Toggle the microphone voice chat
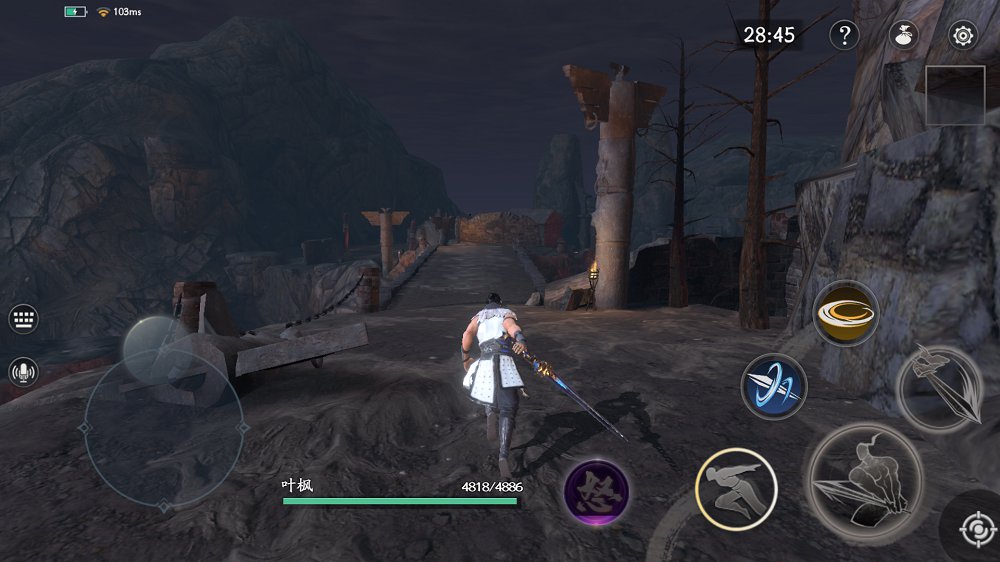Screen dimensions: 1000x562 click(x=24, y=373)
